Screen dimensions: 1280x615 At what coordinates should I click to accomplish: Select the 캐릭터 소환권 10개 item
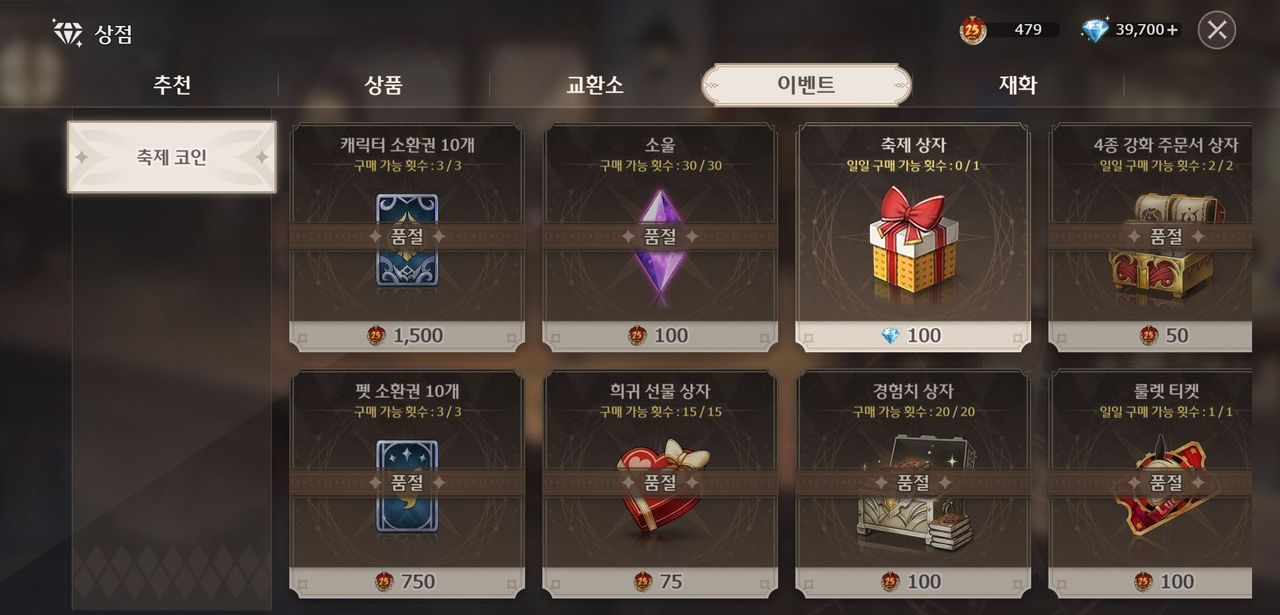407,238
